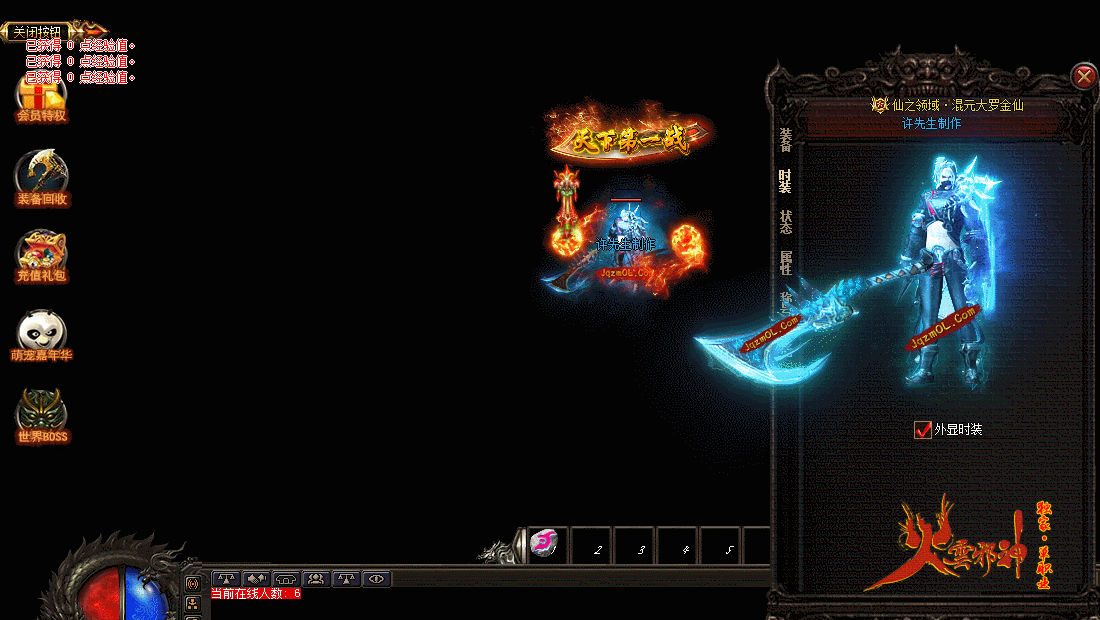Select the 时装 fashion tab
This screenshot has width=1100, height=620.
[x=786, y=181]
